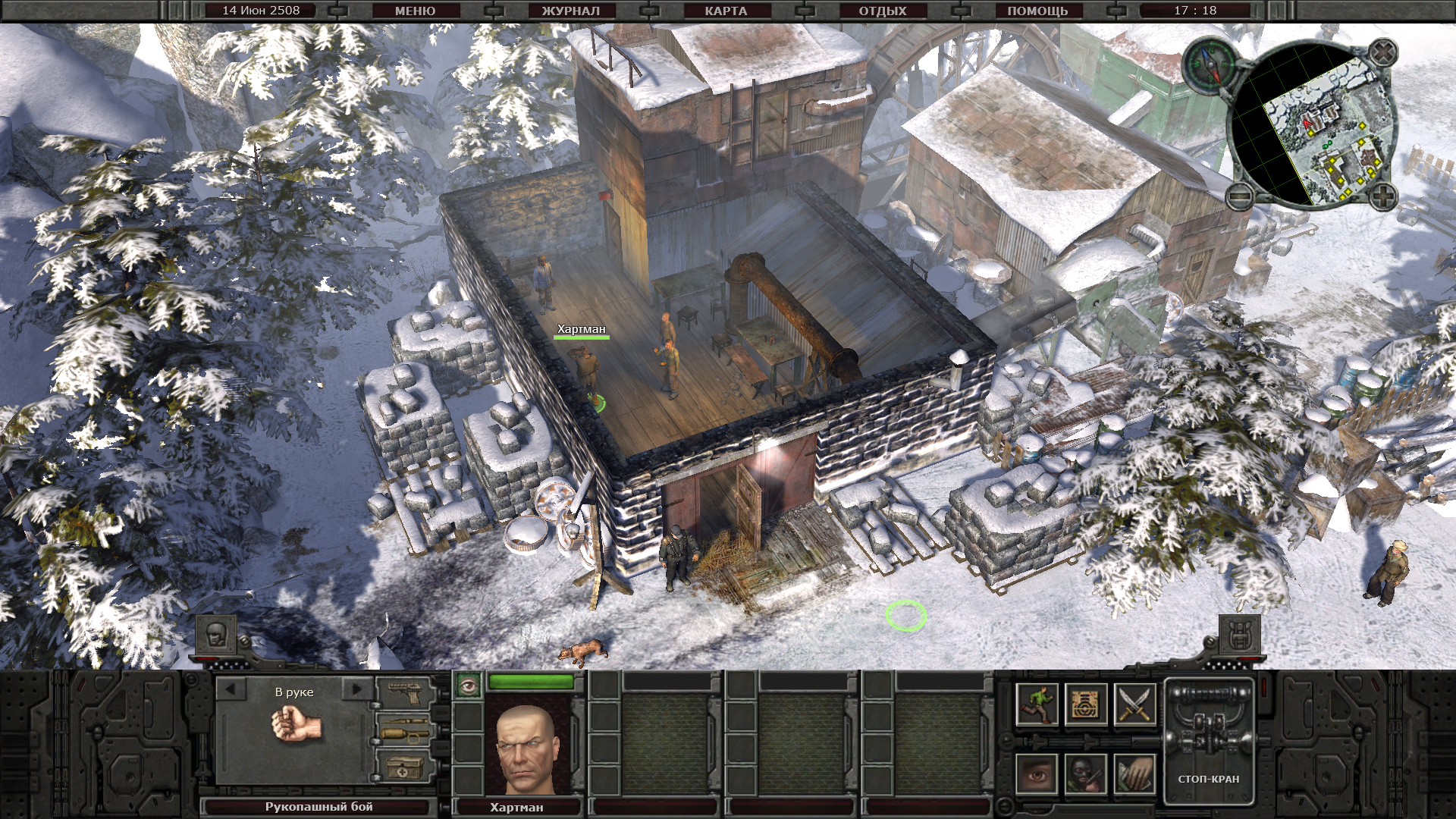Screen dimensions: 1456x819
Task: Select Хартман's portrait
Action: click(x=526, y=746)
